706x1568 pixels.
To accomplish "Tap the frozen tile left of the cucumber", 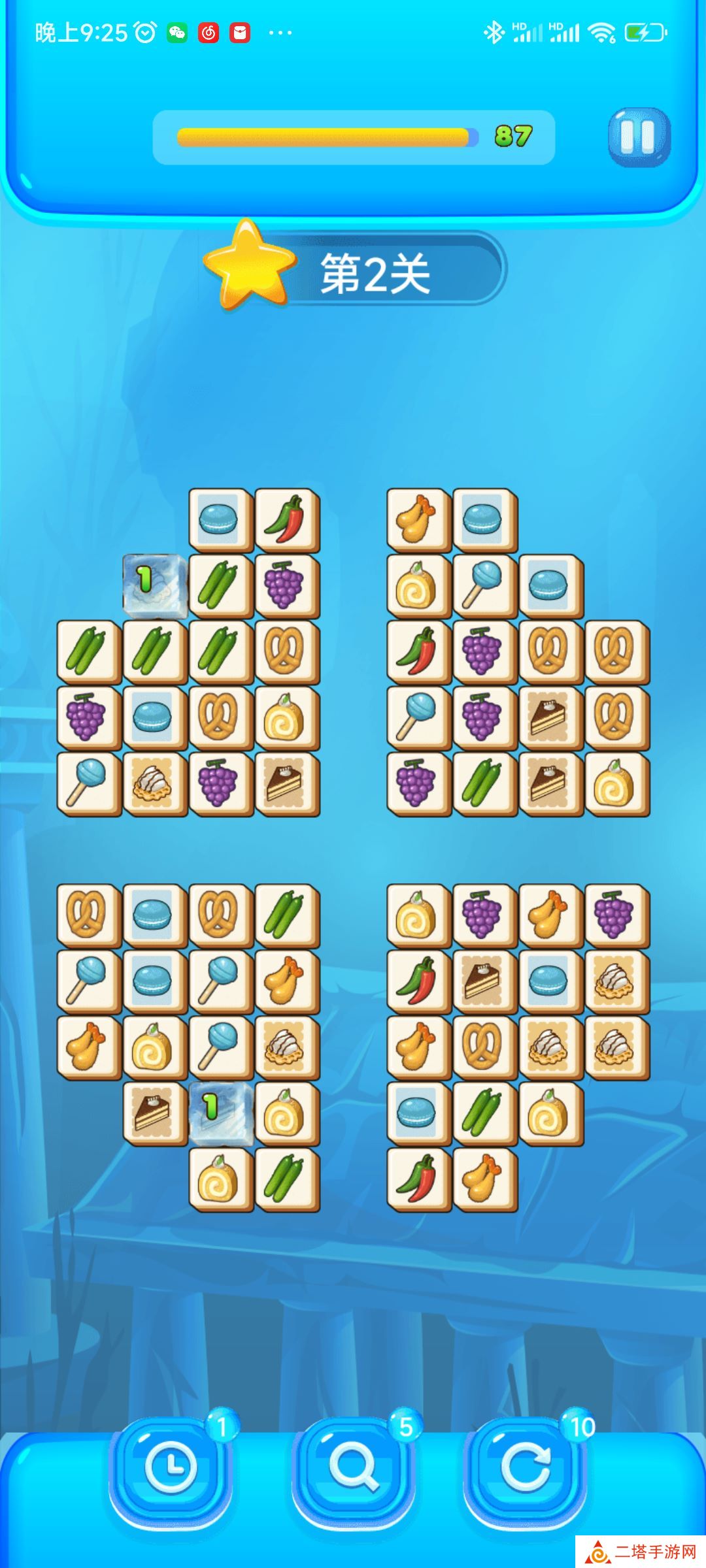I will pyautogui.click(x=154, y=585).
